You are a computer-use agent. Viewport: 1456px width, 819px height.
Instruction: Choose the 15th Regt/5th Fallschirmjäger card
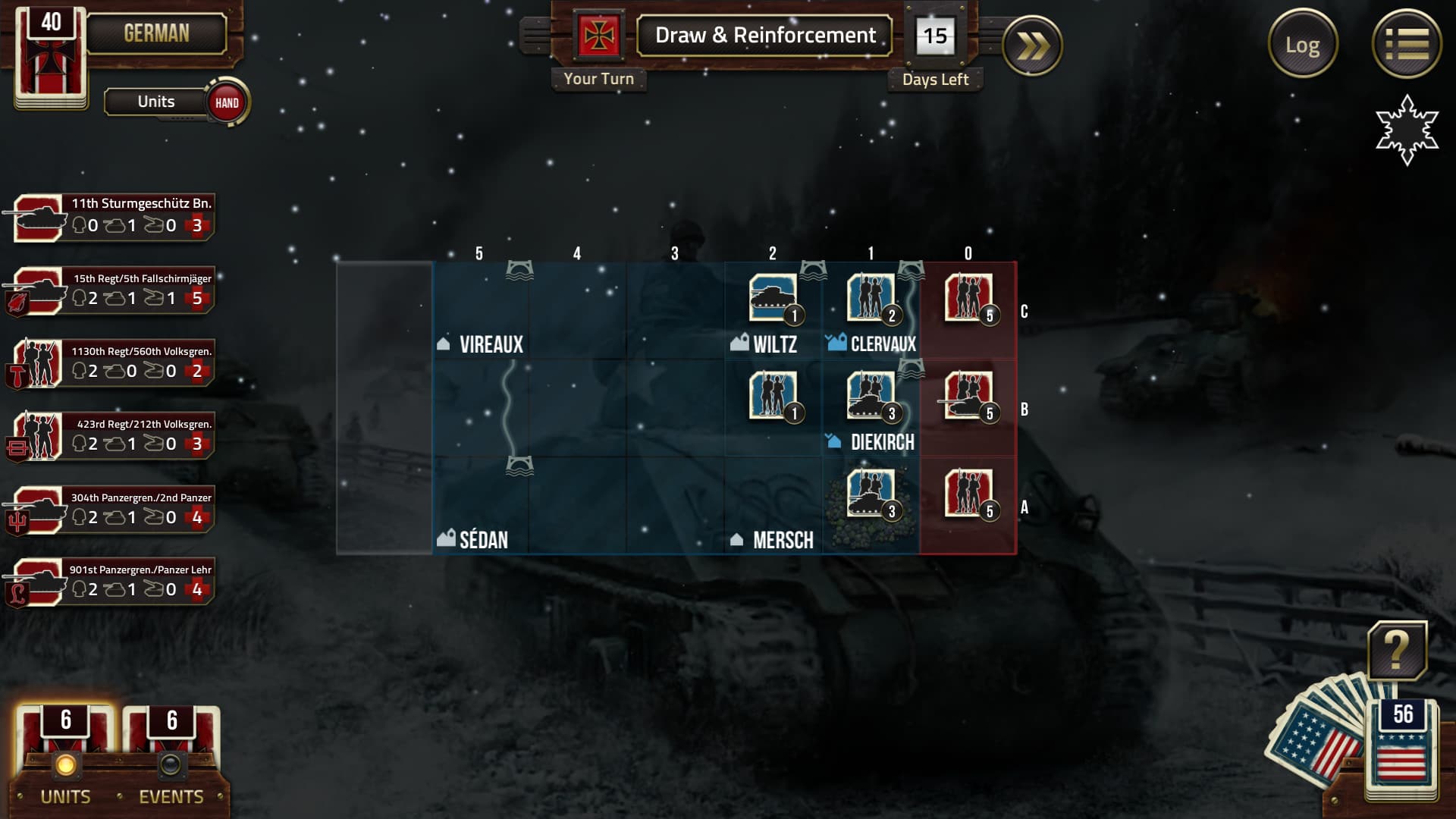[114, 290]
